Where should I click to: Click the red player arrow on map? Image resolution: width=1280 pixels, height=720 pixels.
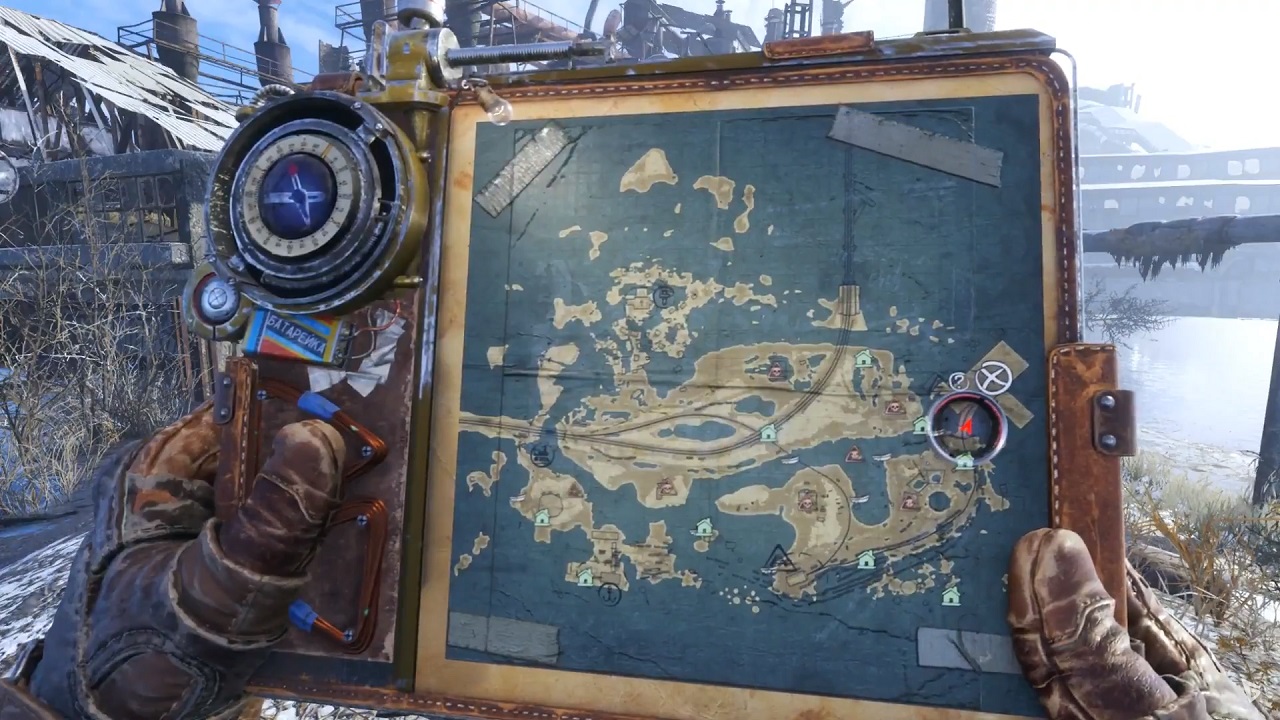click(966, 425)
